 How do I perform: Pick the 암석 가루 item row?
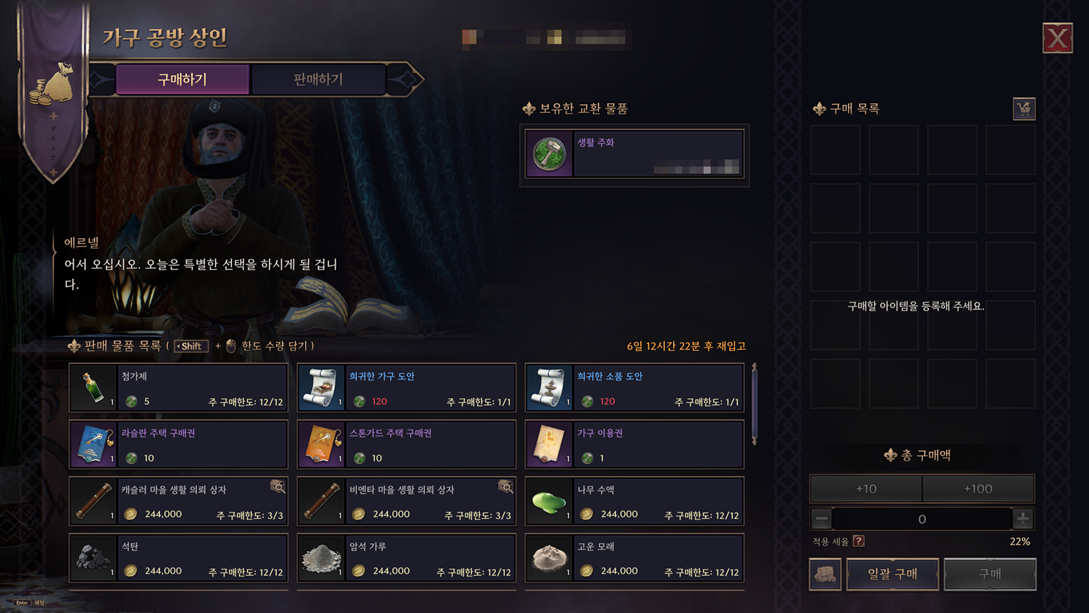[407, 558]
